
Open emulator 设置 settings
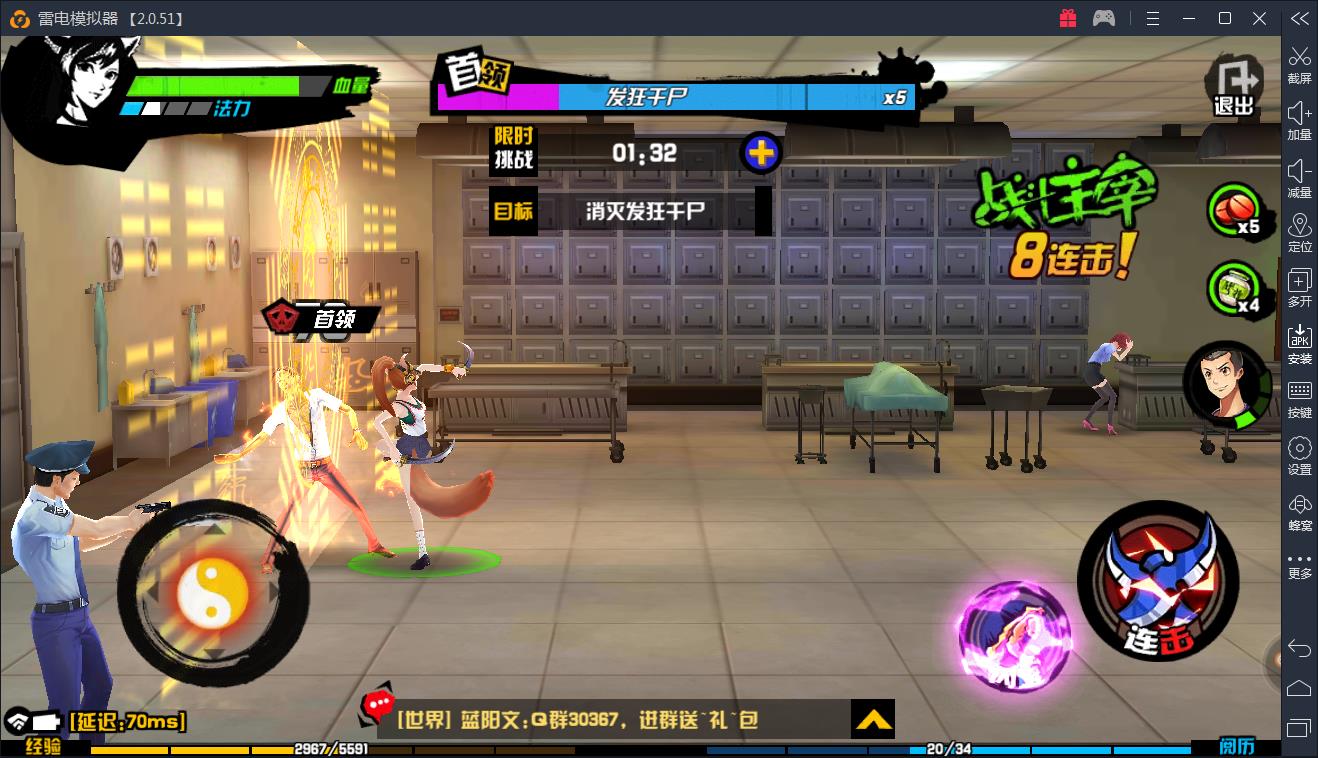(x=1299, y=456)
